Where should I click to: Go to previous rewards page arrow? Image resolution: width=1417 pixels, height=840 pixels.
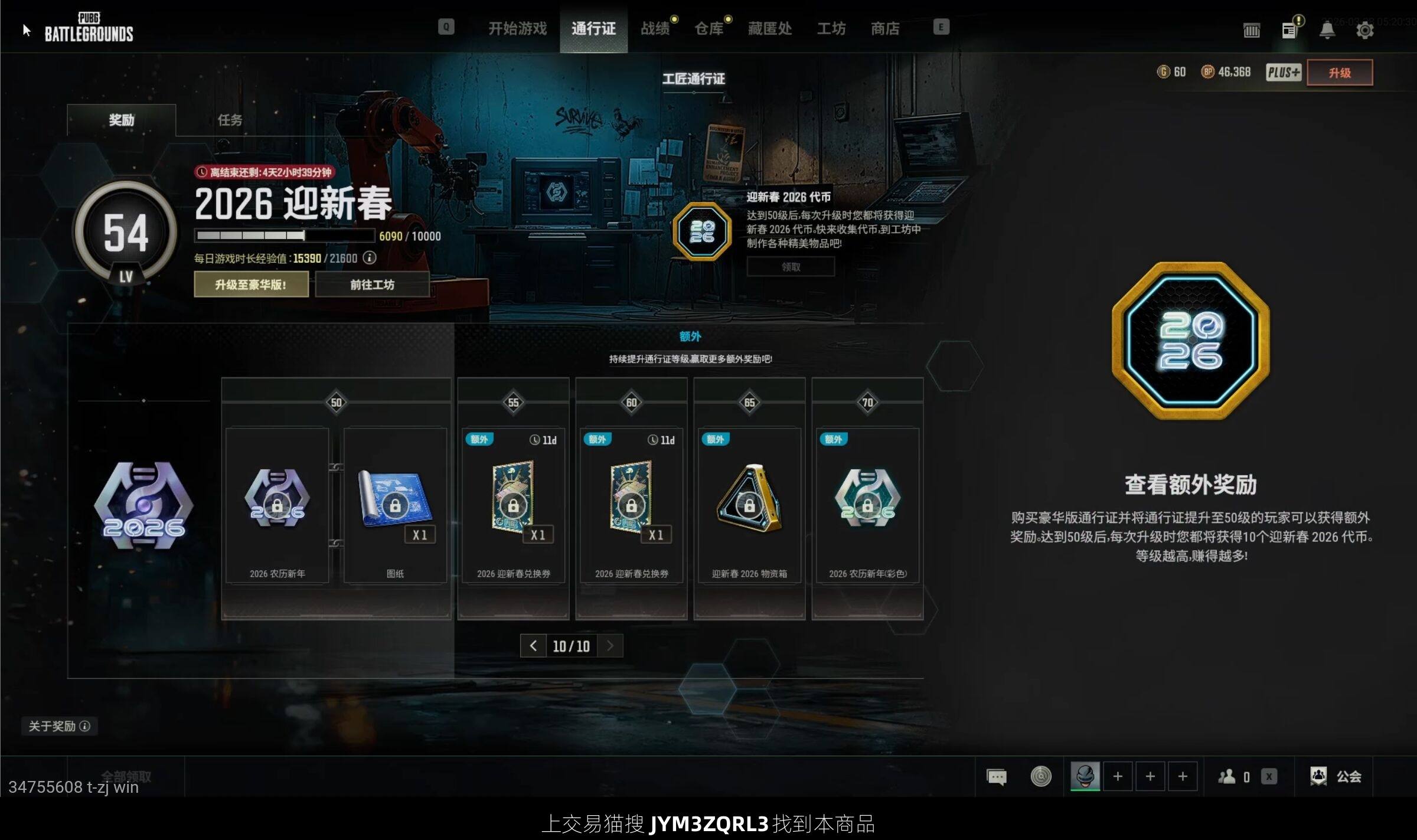[533, 646]
